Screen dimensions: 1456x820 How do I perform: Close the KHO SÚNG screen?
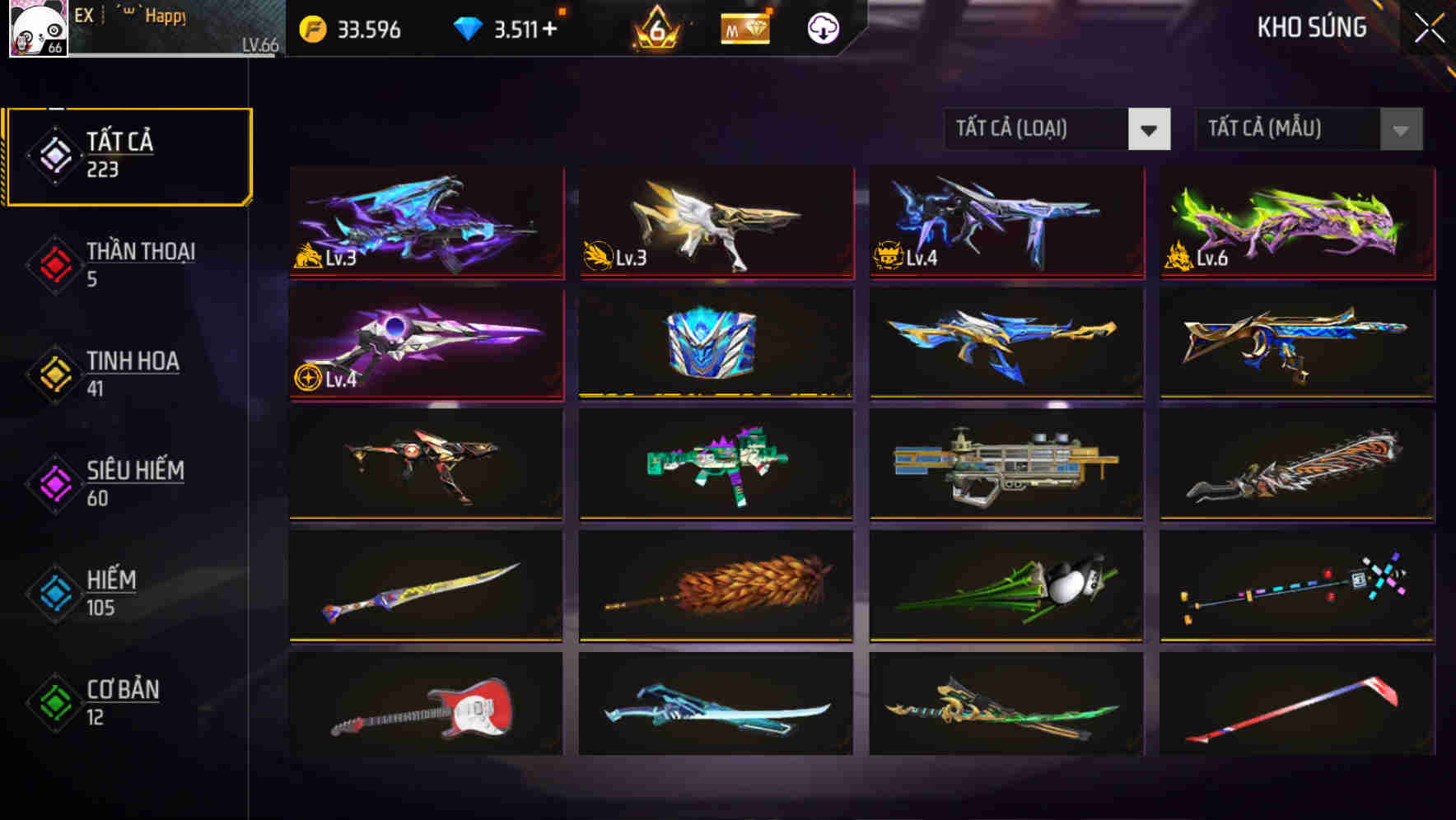(x=1430, y=27)
